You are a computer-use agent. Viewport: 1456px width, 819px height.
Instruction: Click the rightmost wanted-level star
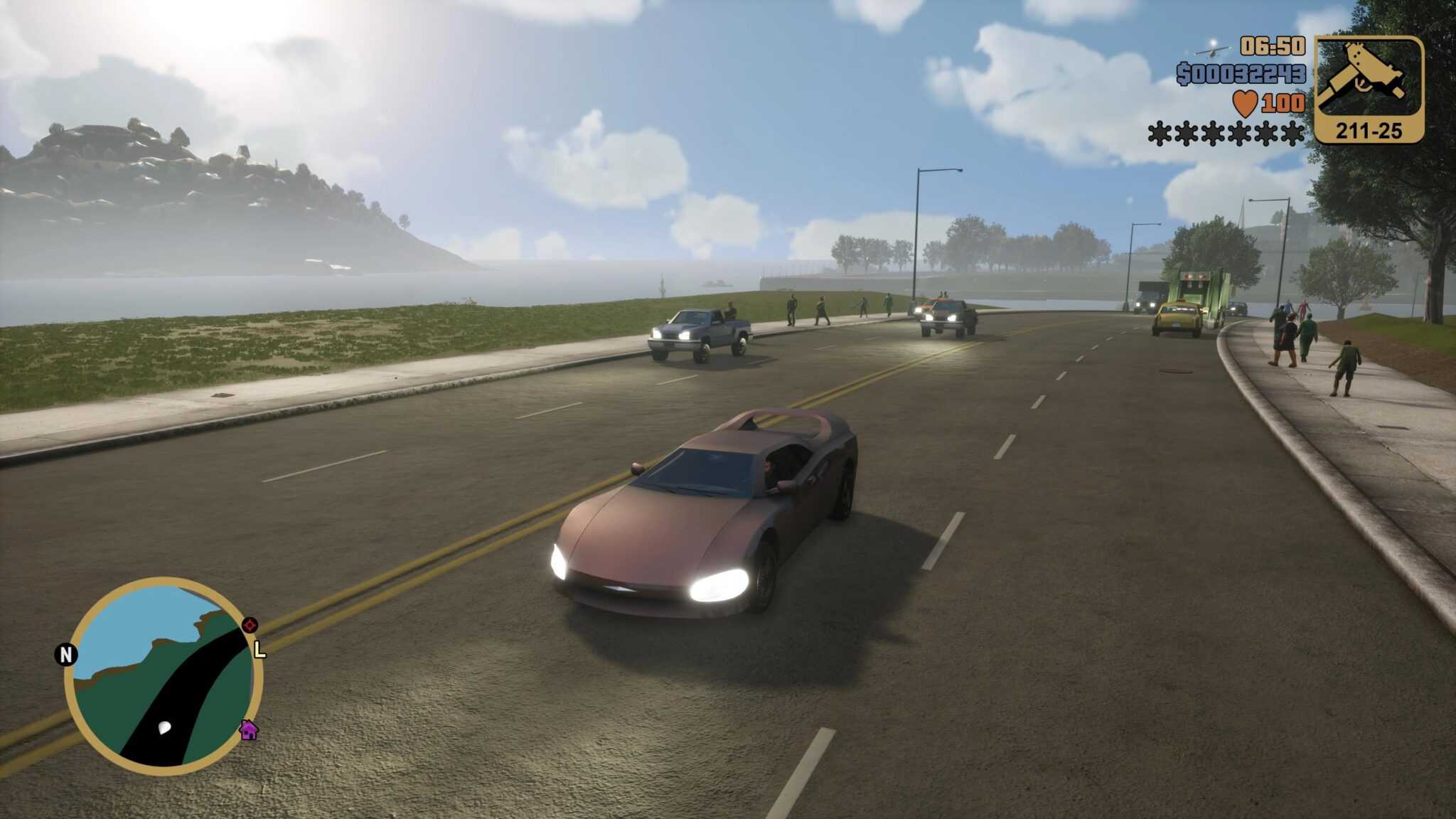[x=1291, y=134]
